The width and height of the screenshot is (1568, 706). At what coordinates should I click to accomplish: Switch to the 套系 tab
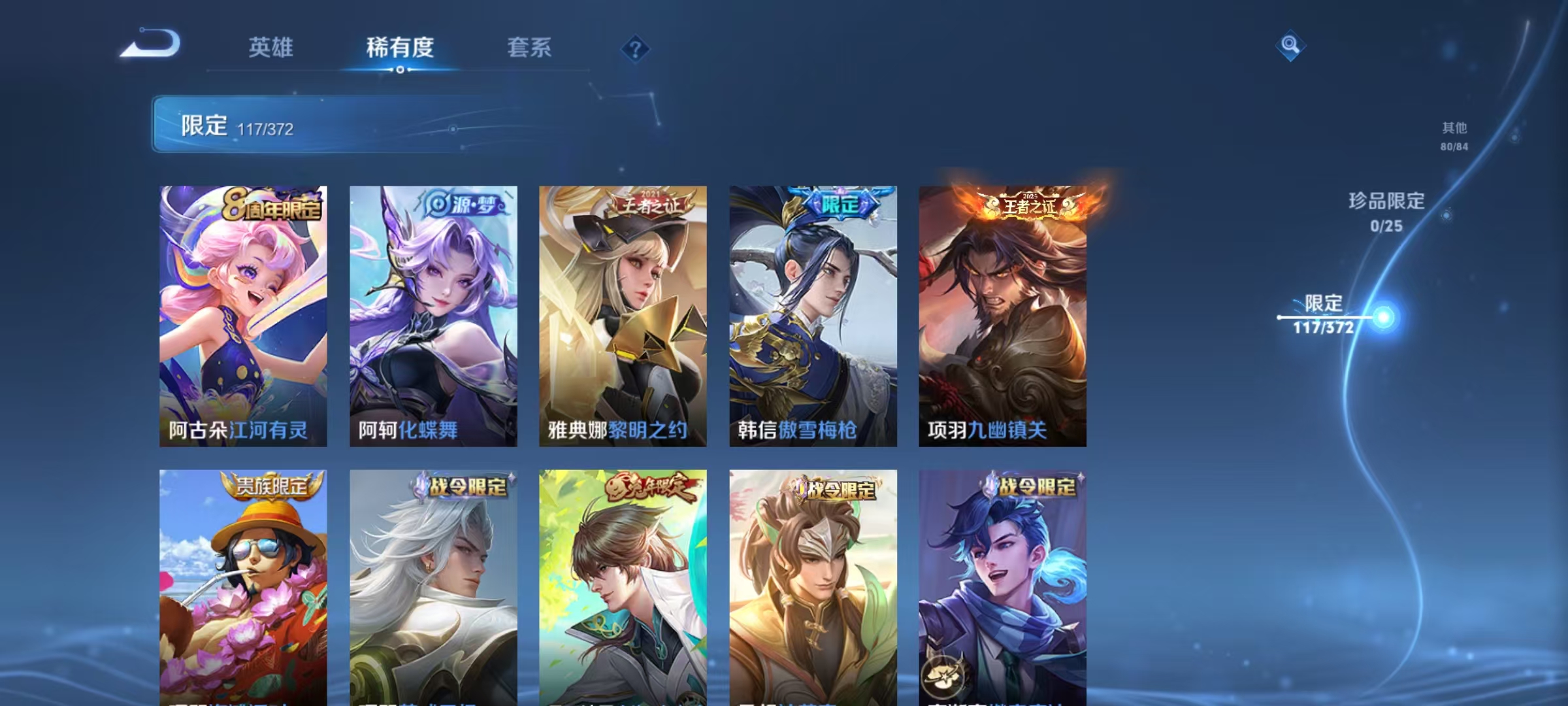coord(529,48)
